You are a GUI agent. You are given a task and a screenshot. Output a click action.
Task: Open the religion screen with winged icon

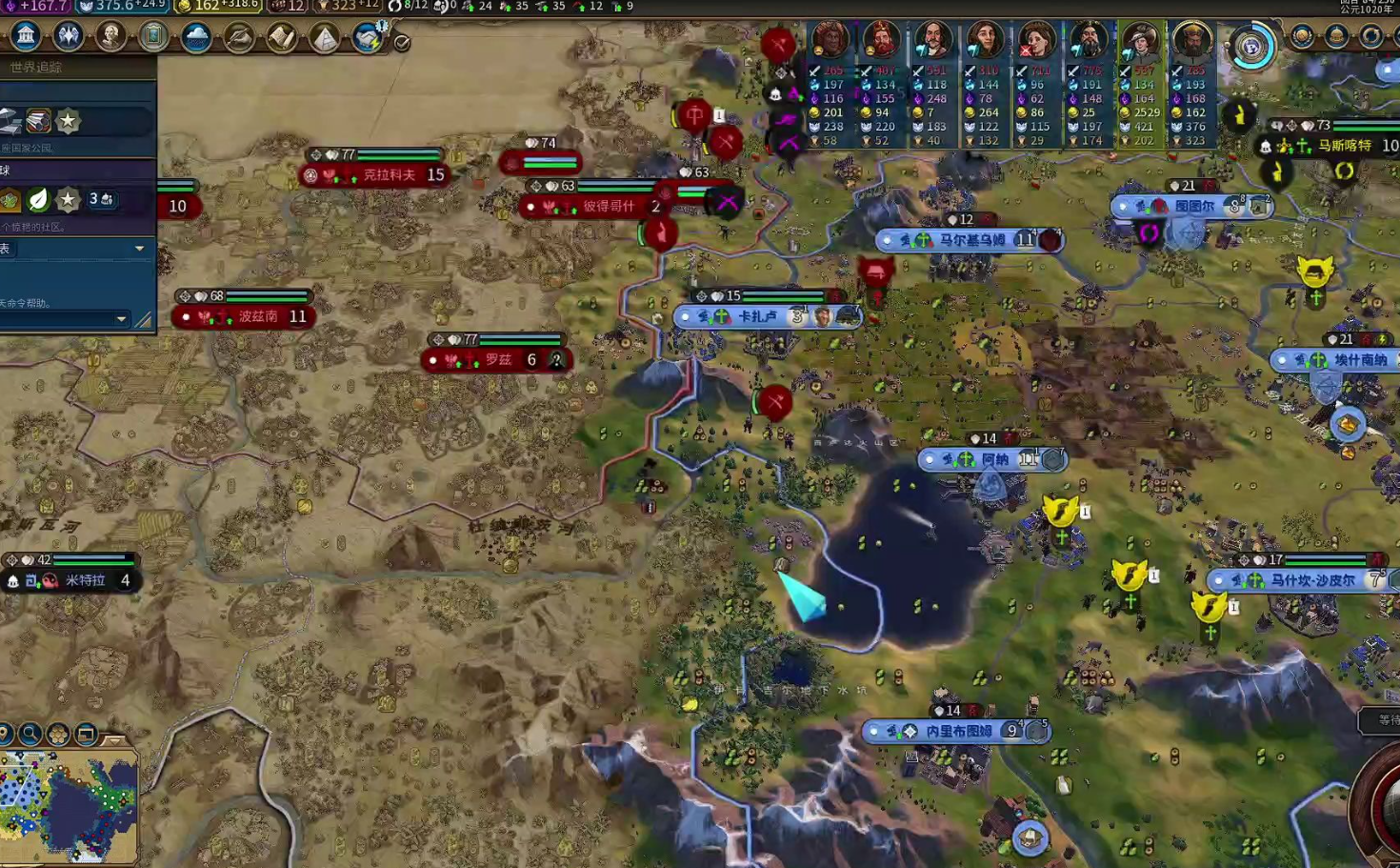pos(69,36)
